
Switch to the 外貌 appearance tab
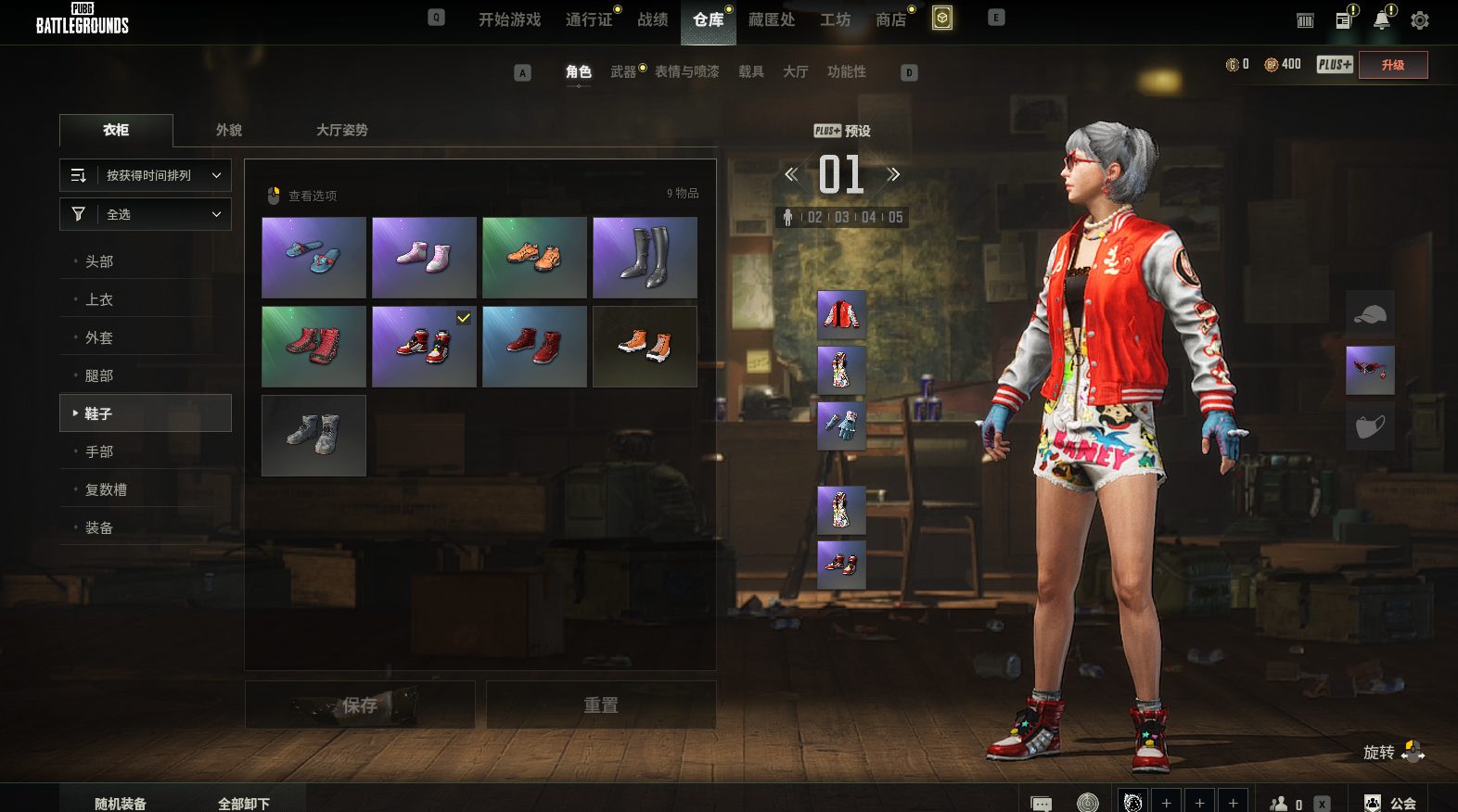(229, 130)
